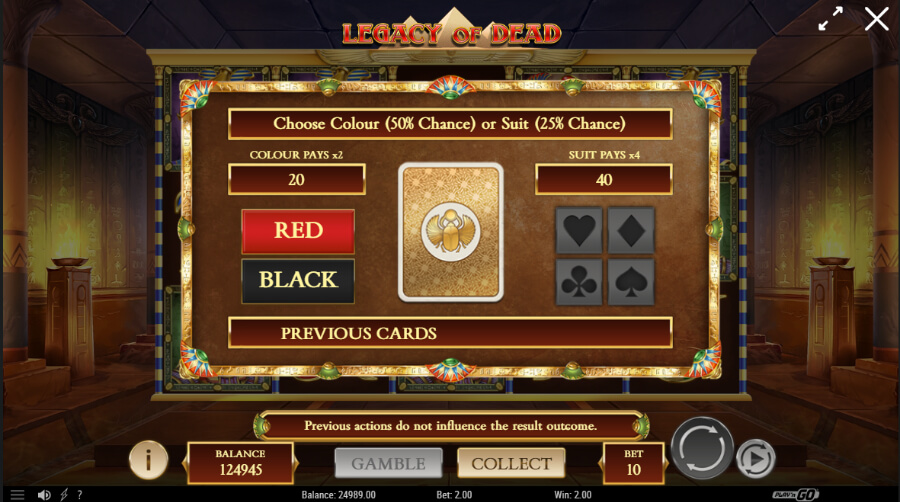Click the face-down scarab card
The image size is (900, 502).
(450, 231)
